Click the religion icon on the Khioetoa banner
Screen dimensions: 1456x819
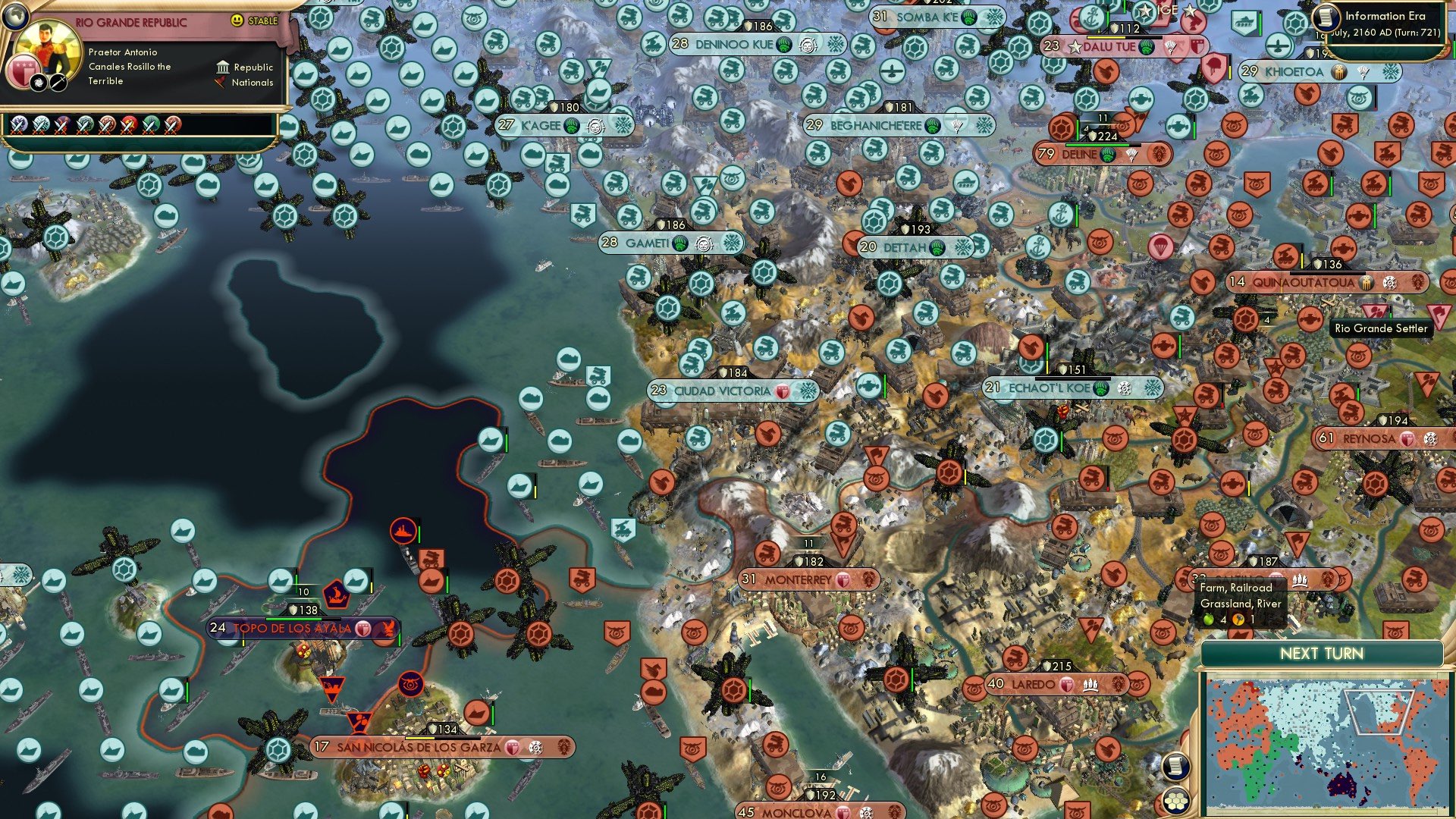(x=1338, y=73)
